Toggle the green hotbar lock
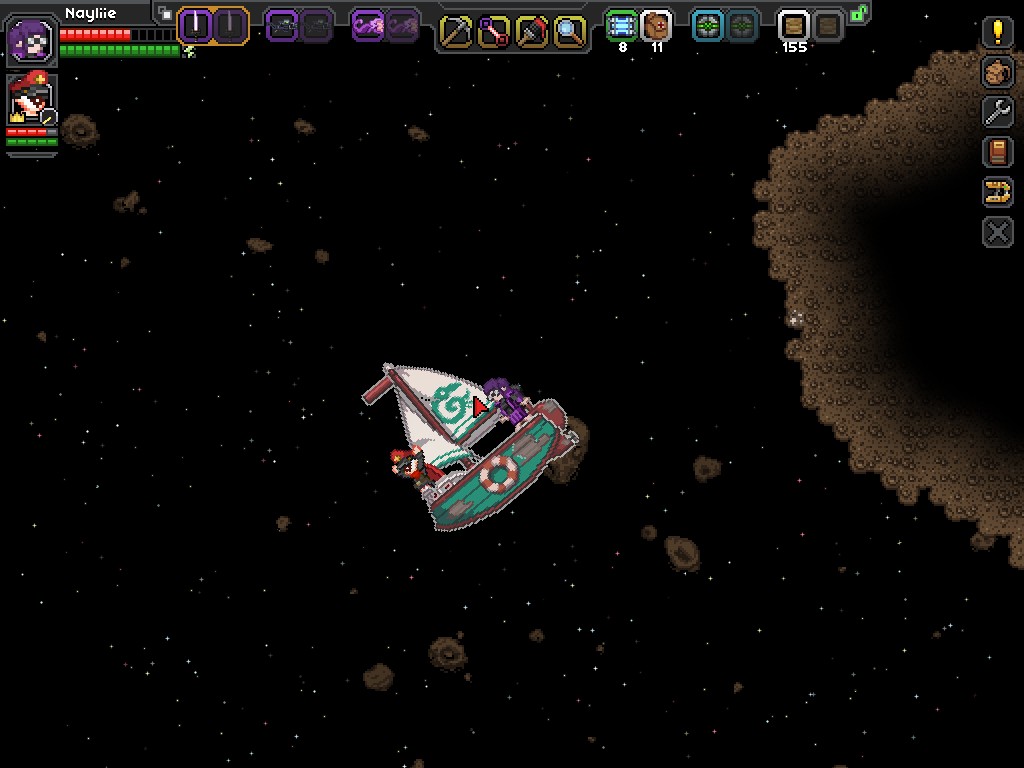Viewport: 1024px width, 768px height. click(858, 13)
